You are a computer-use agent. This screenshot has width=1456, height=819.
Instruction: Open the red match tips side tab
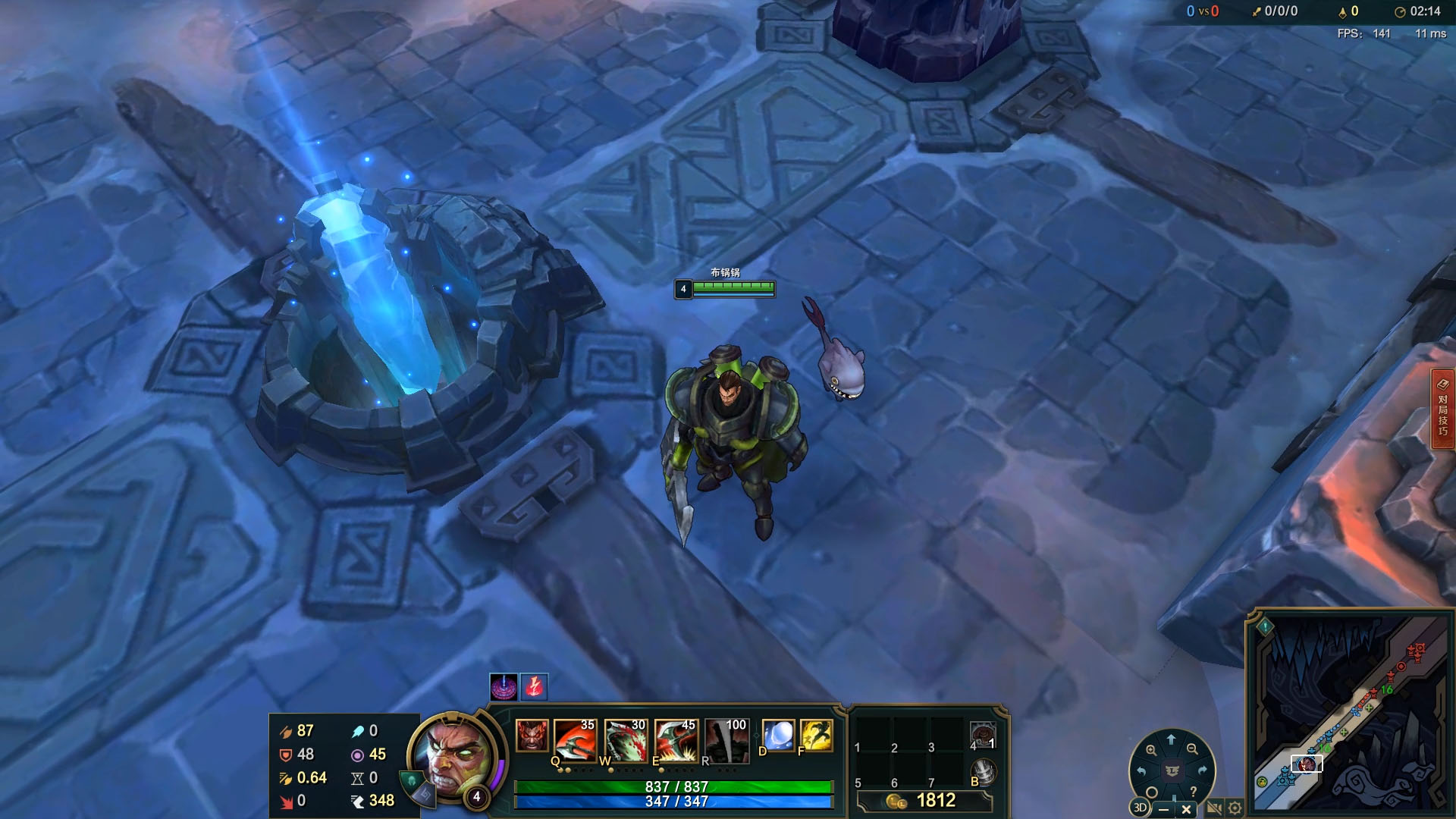[x=1442, y=409]
